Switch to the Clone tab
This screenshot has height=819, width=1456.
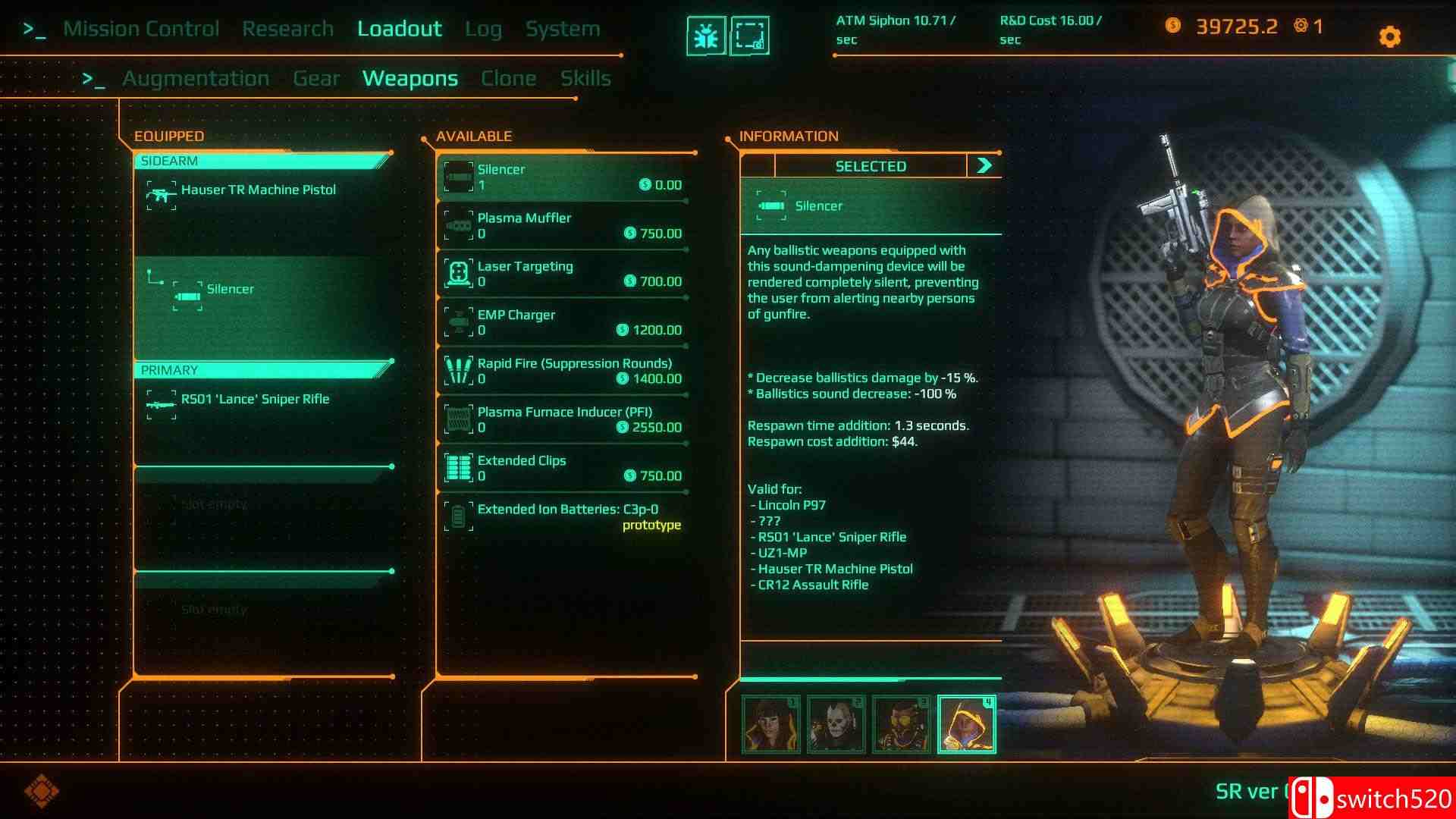509,77
